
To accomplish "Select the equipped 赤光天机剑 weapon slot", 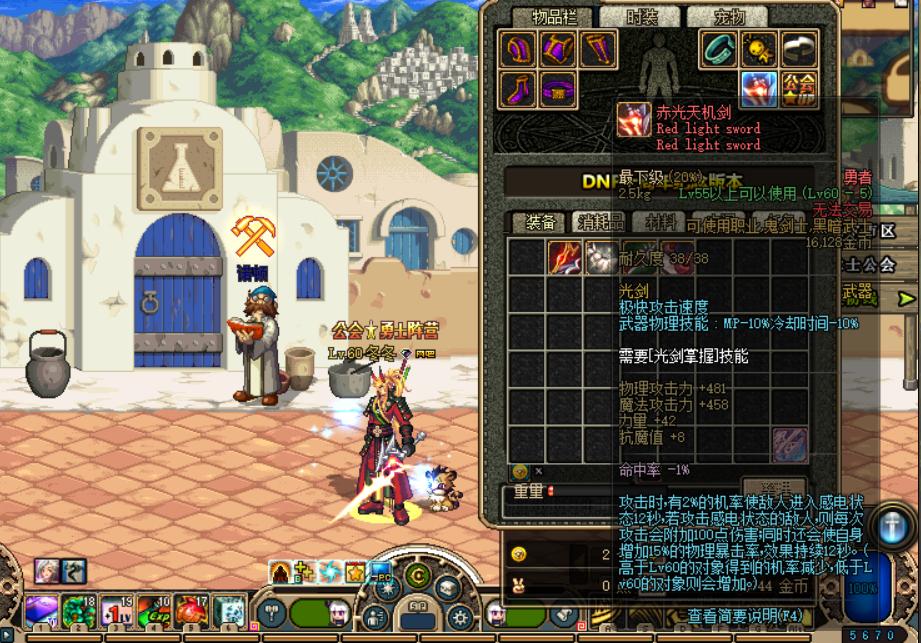I will 759,88.
